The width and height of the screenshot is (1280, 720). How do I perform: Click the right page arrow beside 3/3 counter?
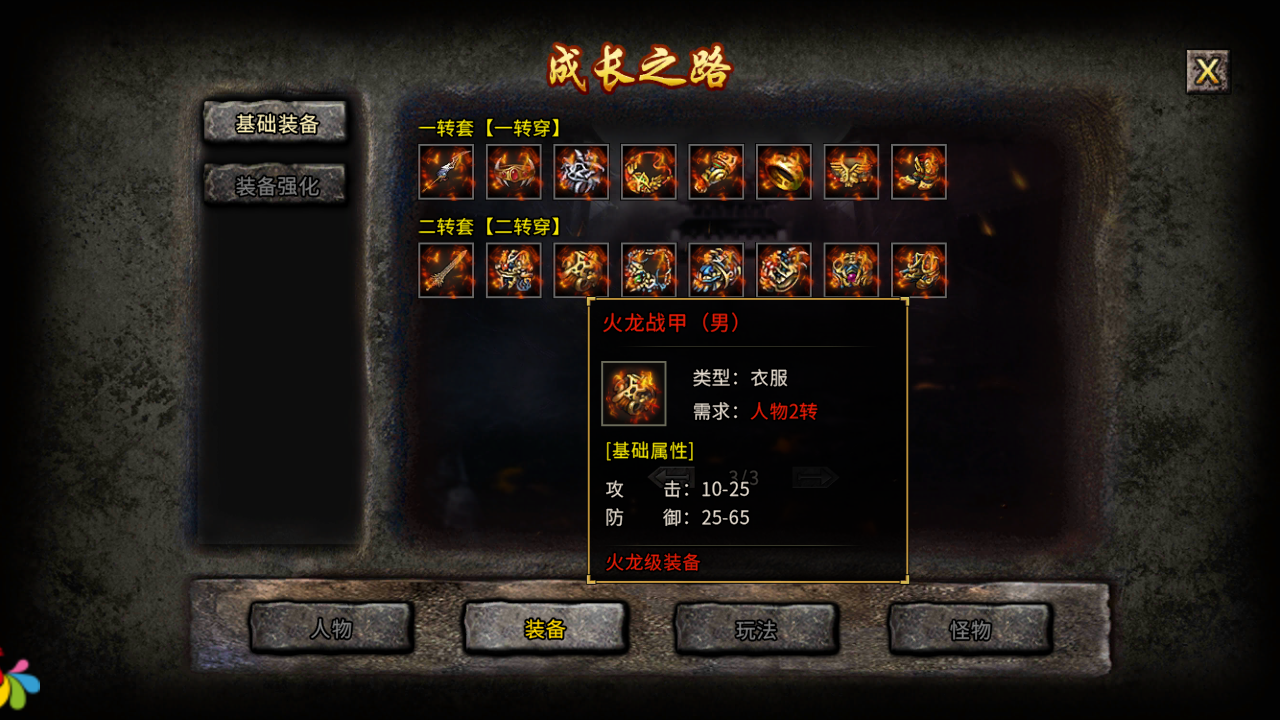(x=818, y=479)
